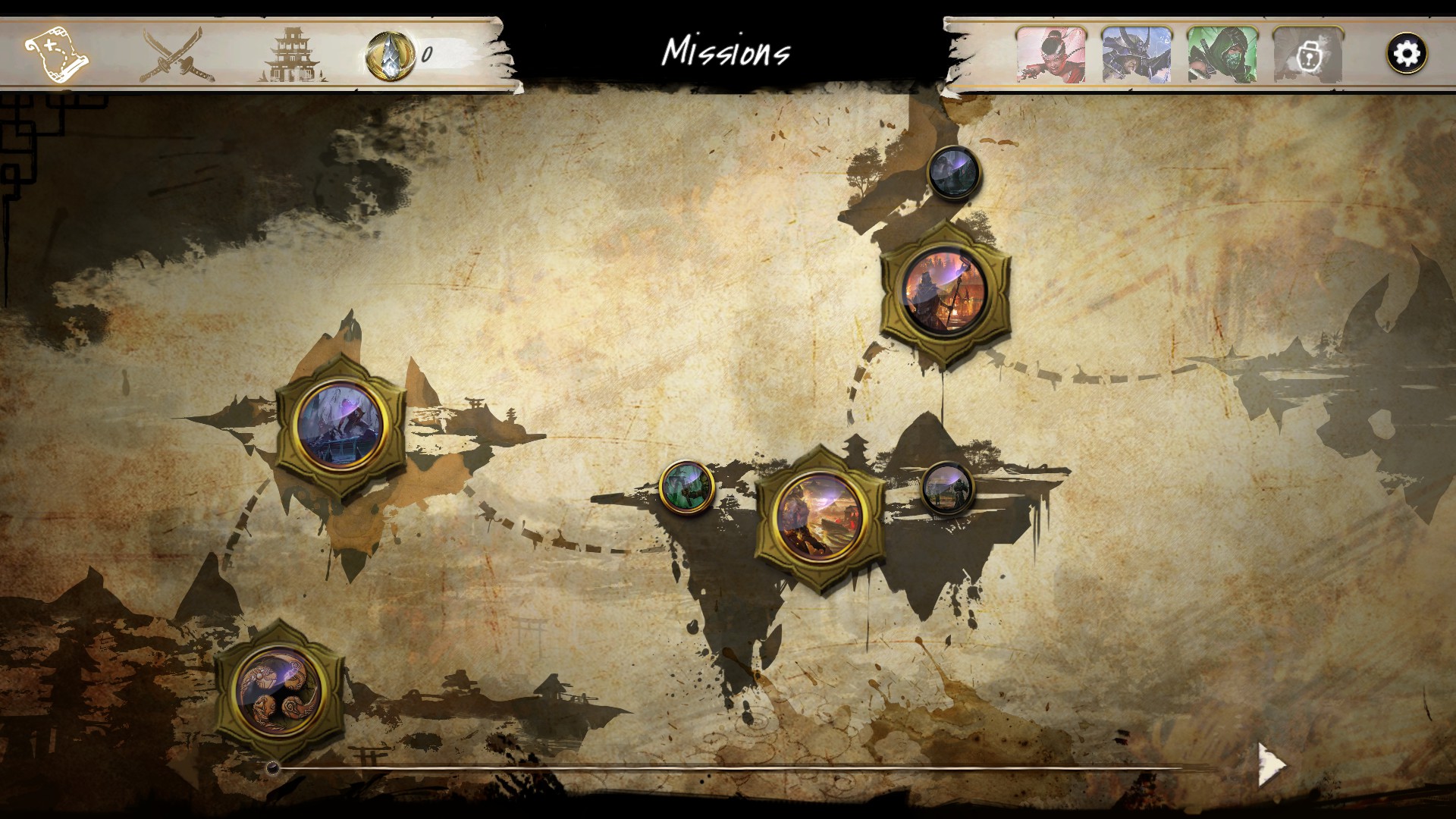The height and width of the screenshot is (819, 1456).
Task: Open the gear settings menu
Action: pyautogui.click(x=1407, y=54)
